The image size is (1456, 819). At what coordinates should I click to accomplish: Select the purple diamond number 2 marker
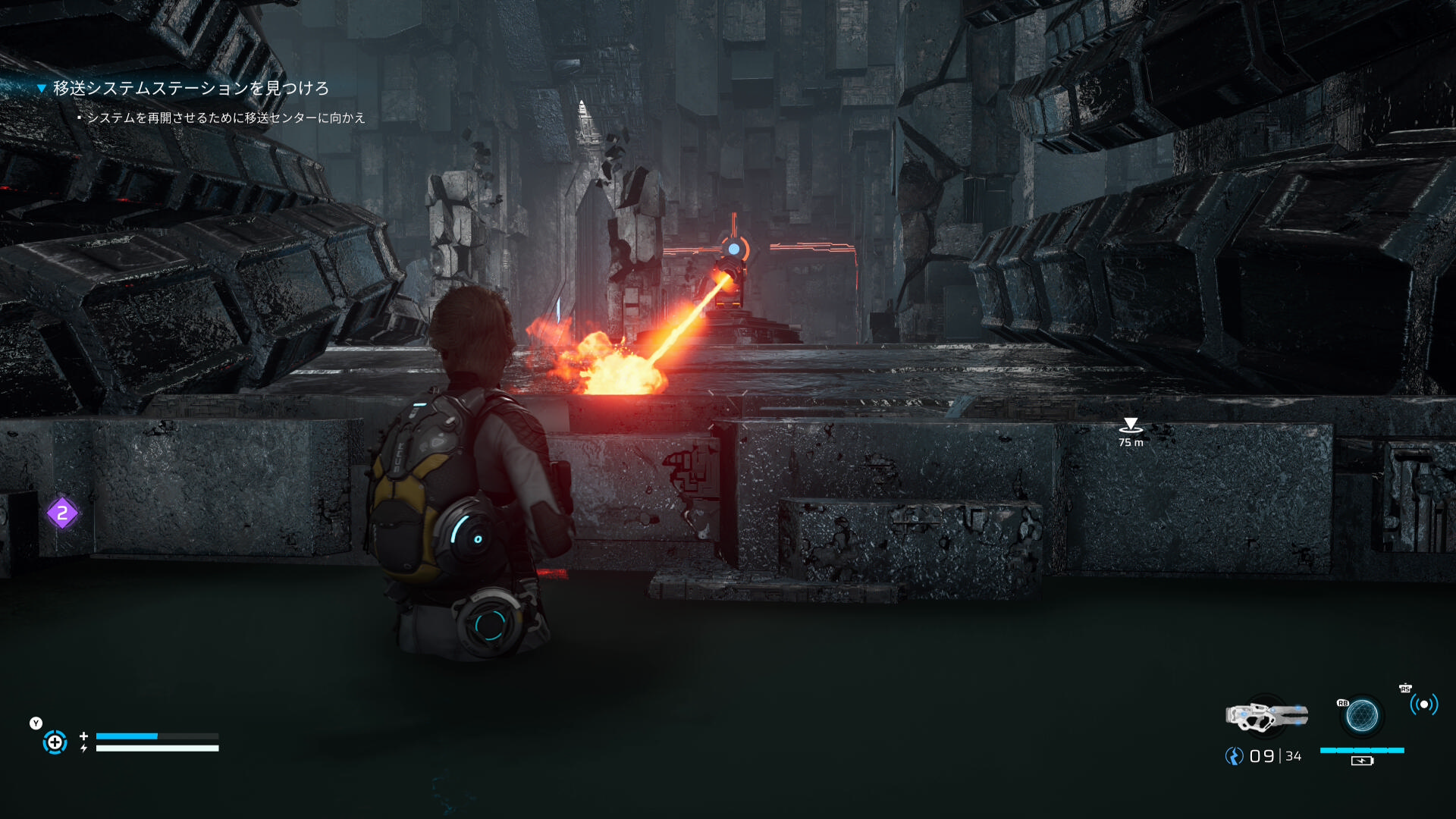tap(62, 513)
